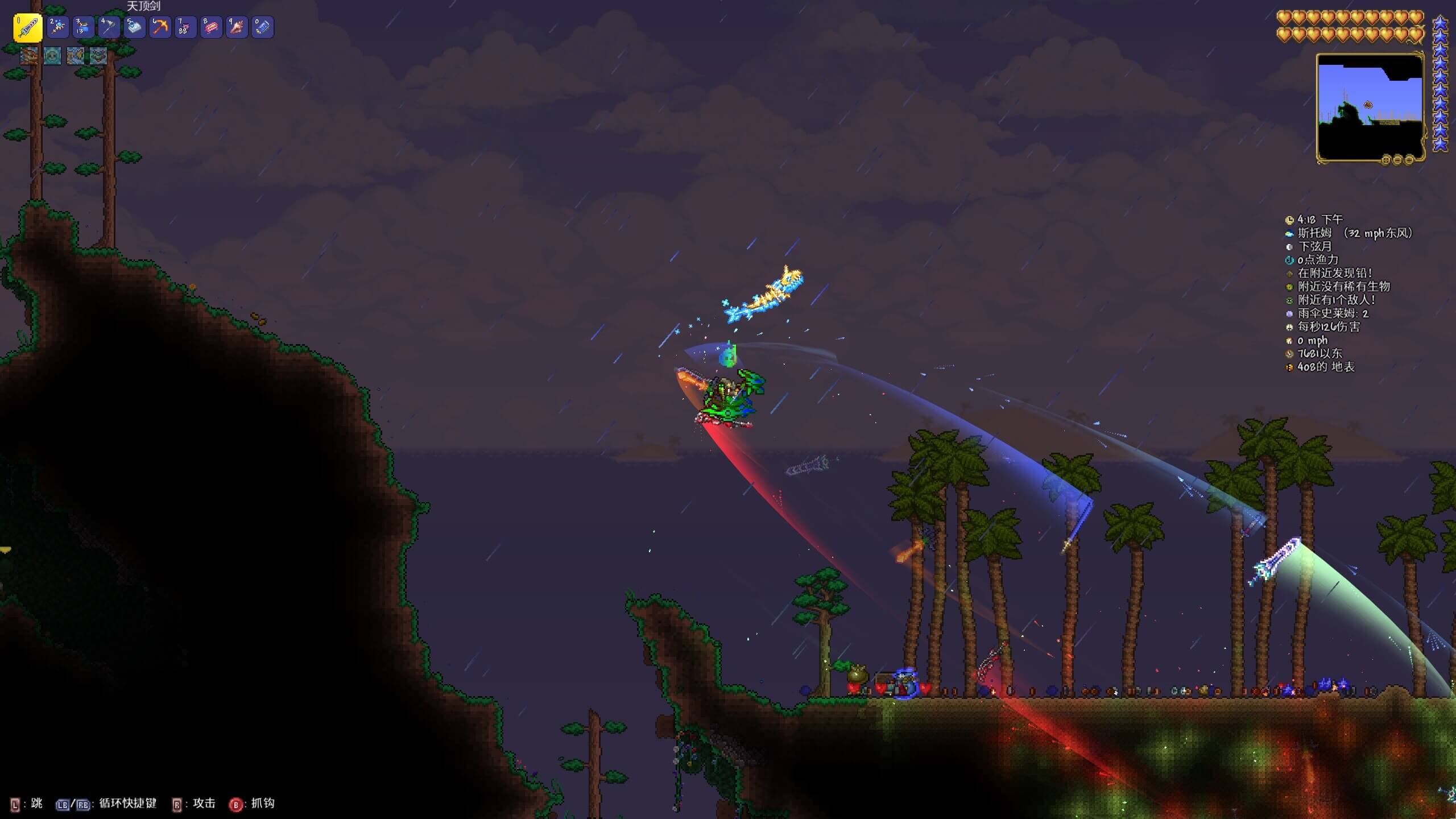Viewport: 1456px width, 819px height.
Task: Select the item stack of 88
Action: point(185,27)
